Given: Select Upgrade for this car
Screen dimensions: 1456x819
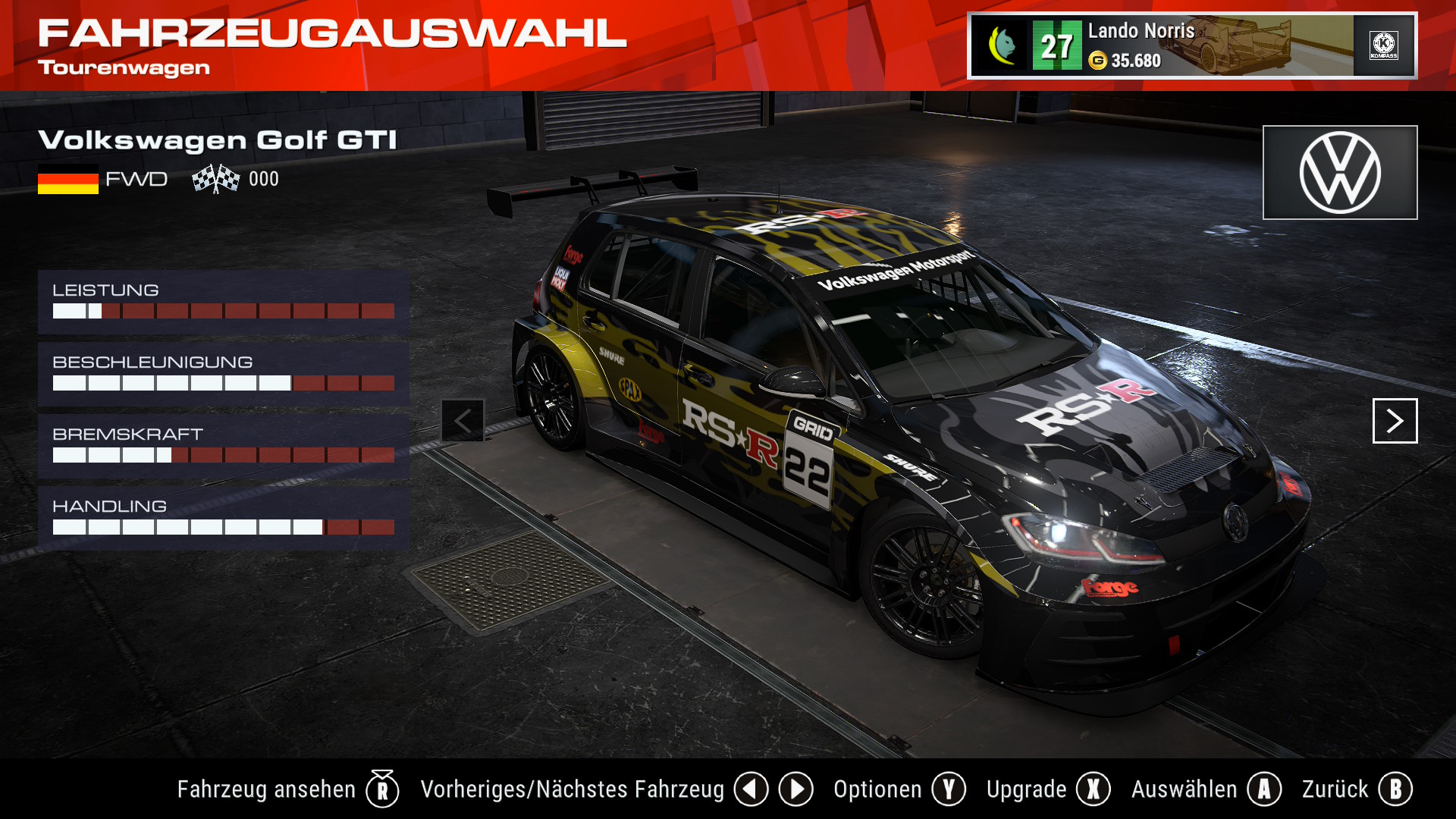Looking at the screenshot, I should (1047, 789).
